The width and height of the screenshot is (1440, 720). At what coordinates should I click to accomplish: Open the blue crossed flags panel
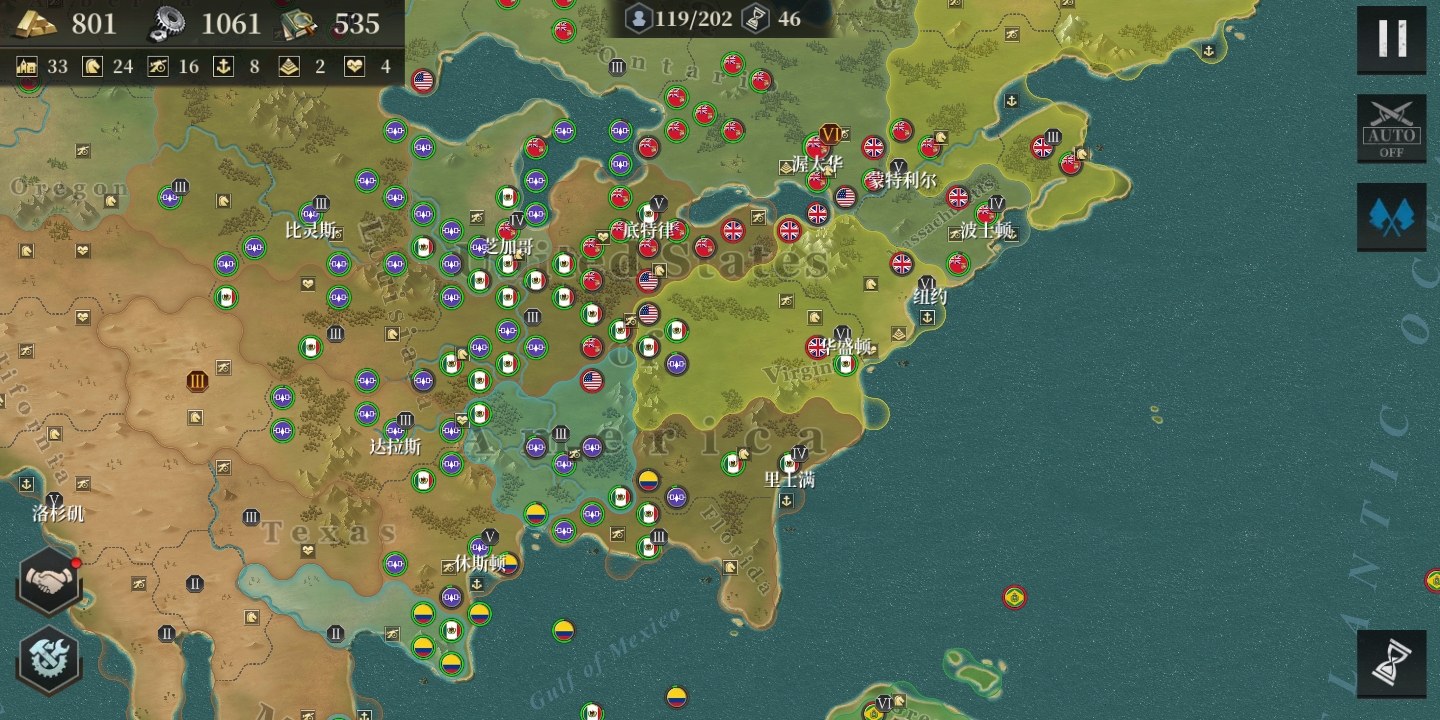pyautogui.click(x=1391, y=216)
